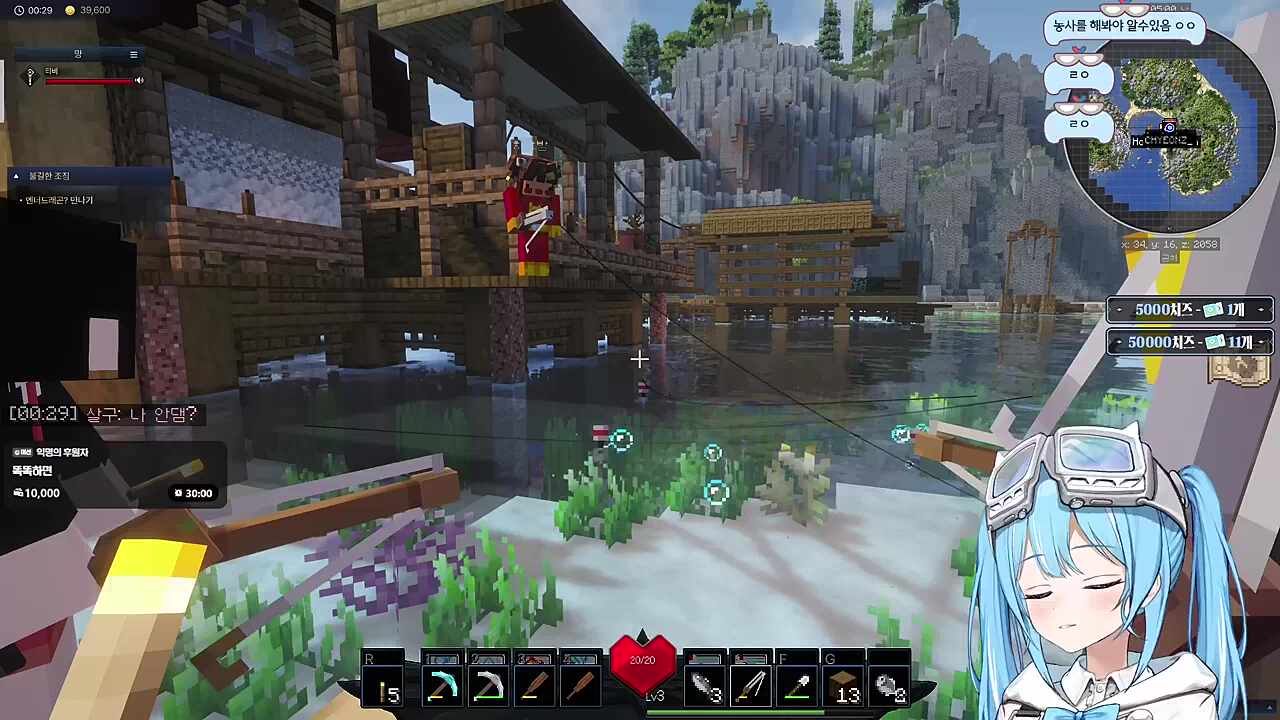
Task: Click the 50000치즈 donation banner
Action: pos(1189,342)
